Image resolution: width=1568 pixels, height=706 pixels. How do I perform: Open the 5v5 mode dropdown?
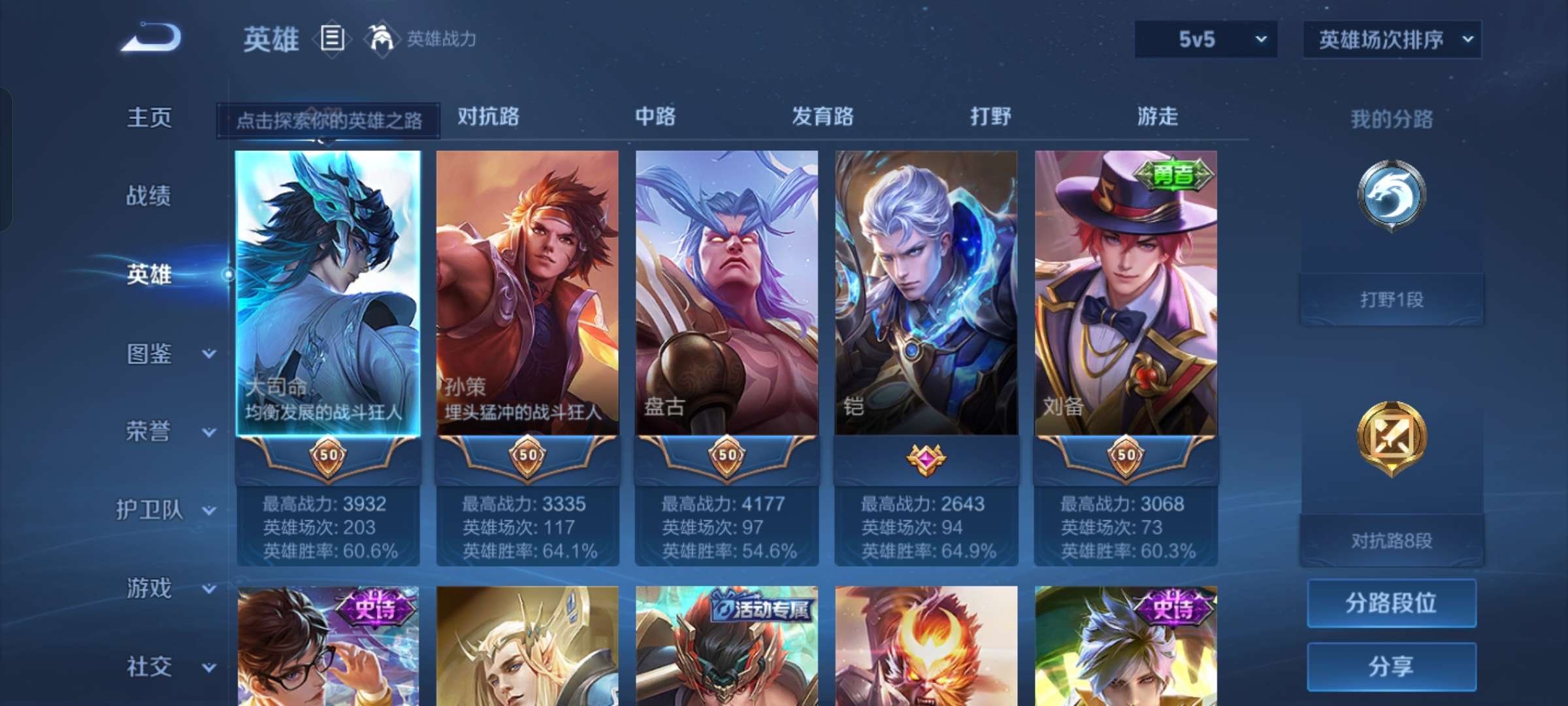click(1205, 39)
